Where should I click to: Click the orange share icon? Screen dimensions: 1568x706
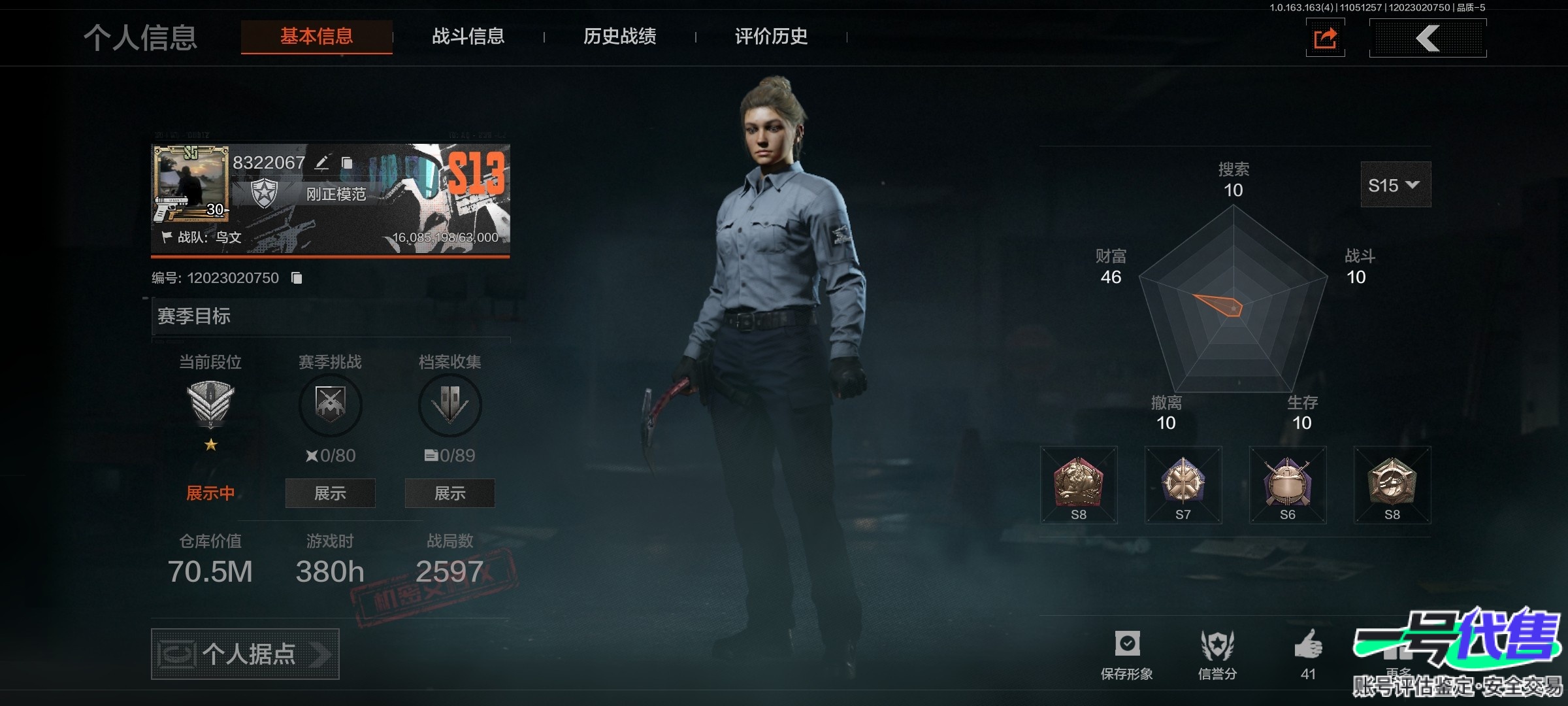[1325, 39]
